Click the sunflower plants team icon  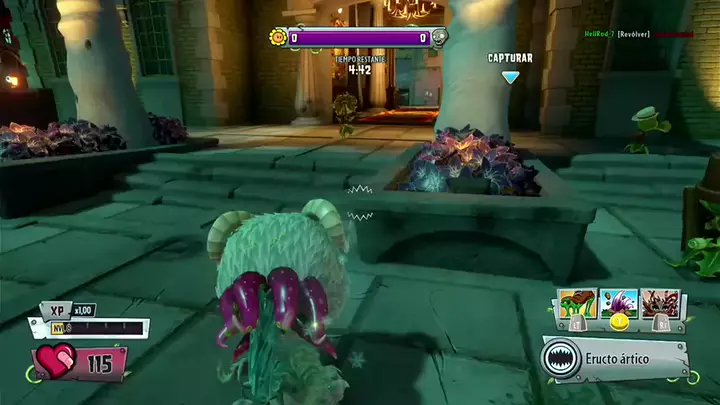[277, 38]
